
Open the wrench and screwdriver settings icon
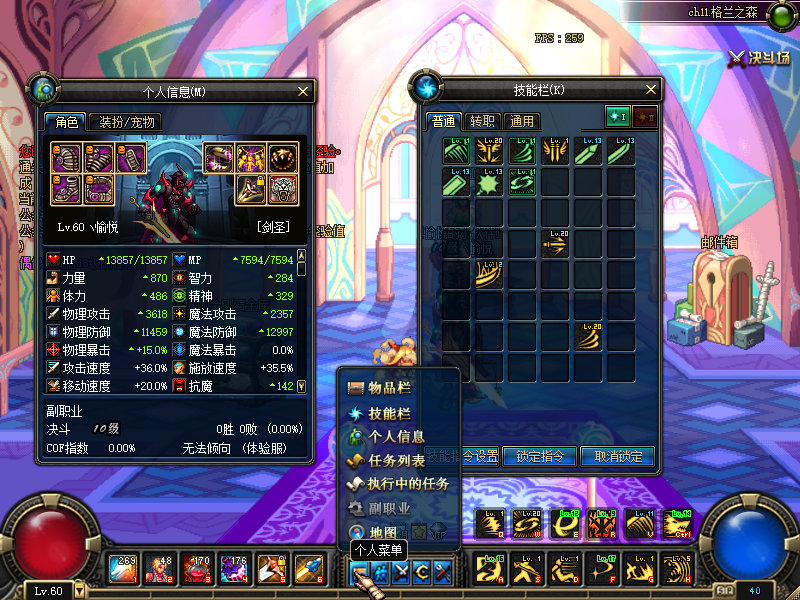pyautogui.click(x=443, y=570)
